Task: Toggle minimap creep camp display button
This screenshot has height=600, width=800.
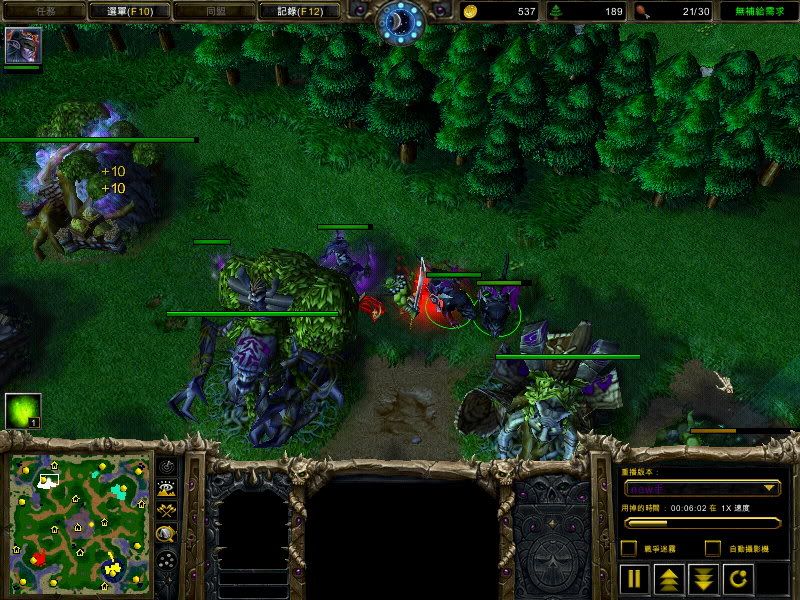Action: click(167, 533)
